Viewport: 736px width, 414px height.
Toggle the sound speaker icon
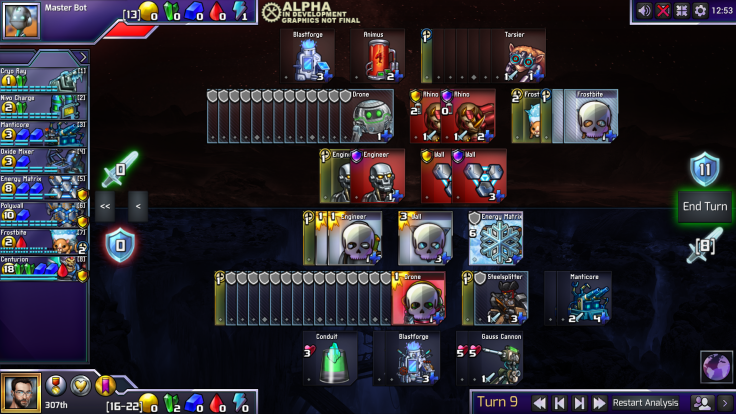coord(644,10)
